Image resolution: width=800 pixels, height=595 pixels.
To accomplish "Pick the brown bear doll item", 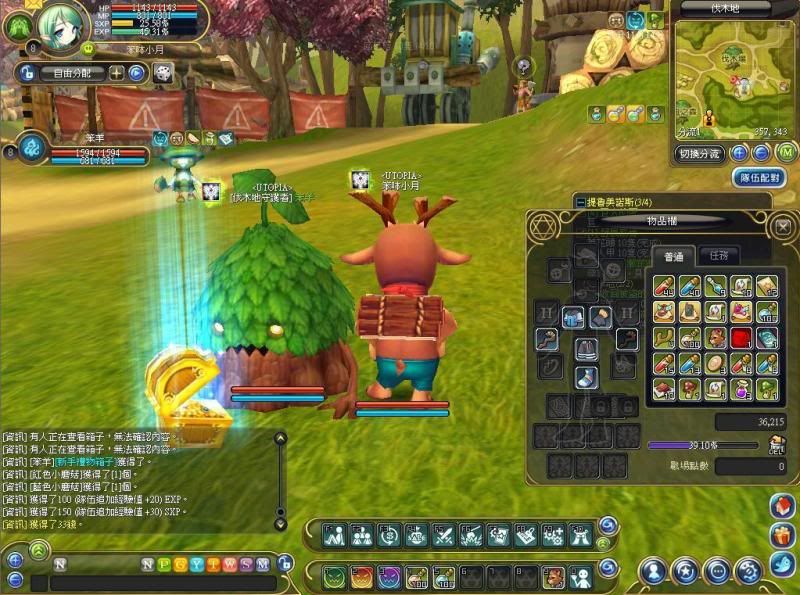I will tap(716, 337).
